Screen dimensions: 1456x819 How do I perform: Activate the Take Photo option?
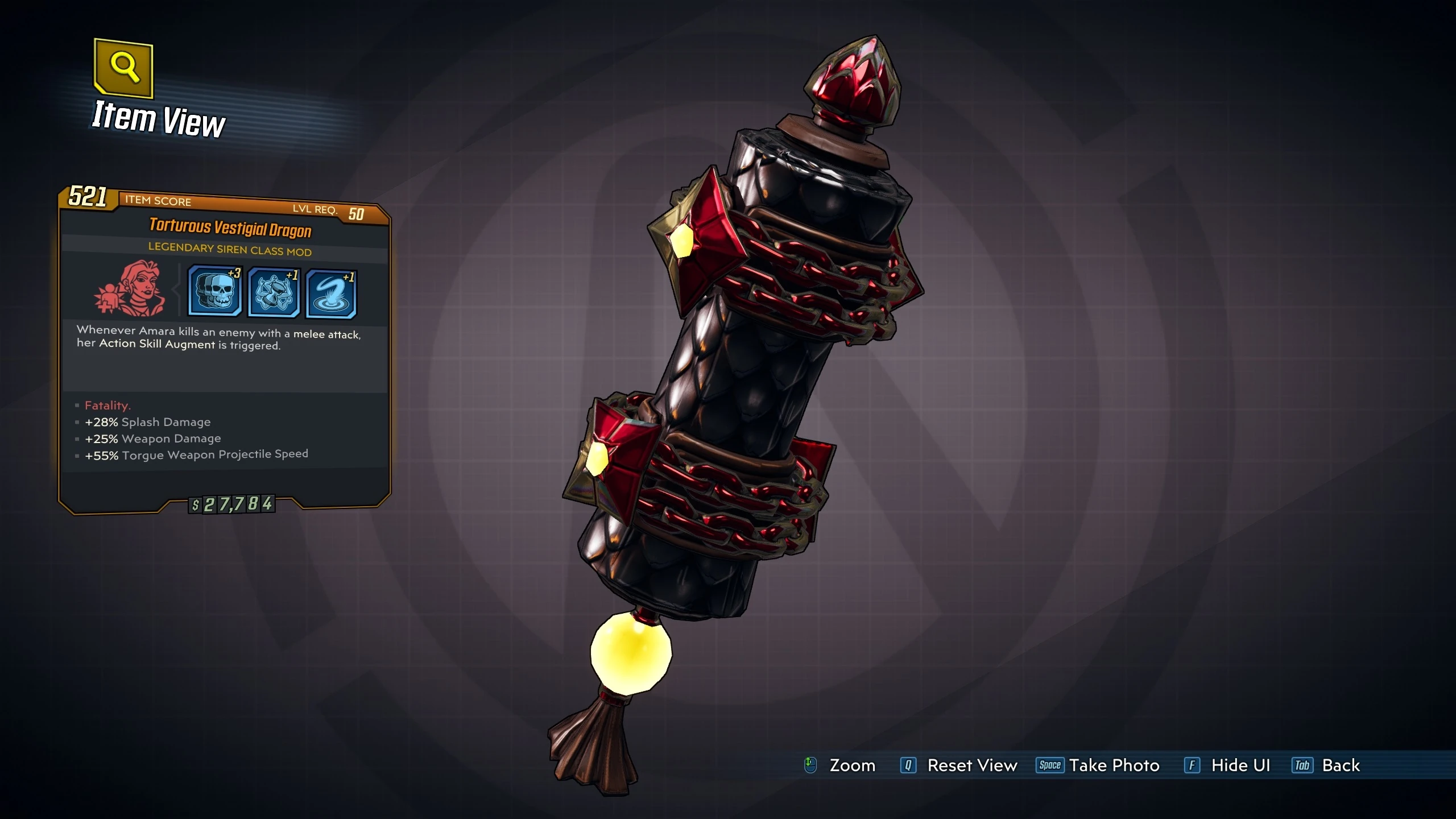(1114, 766)
